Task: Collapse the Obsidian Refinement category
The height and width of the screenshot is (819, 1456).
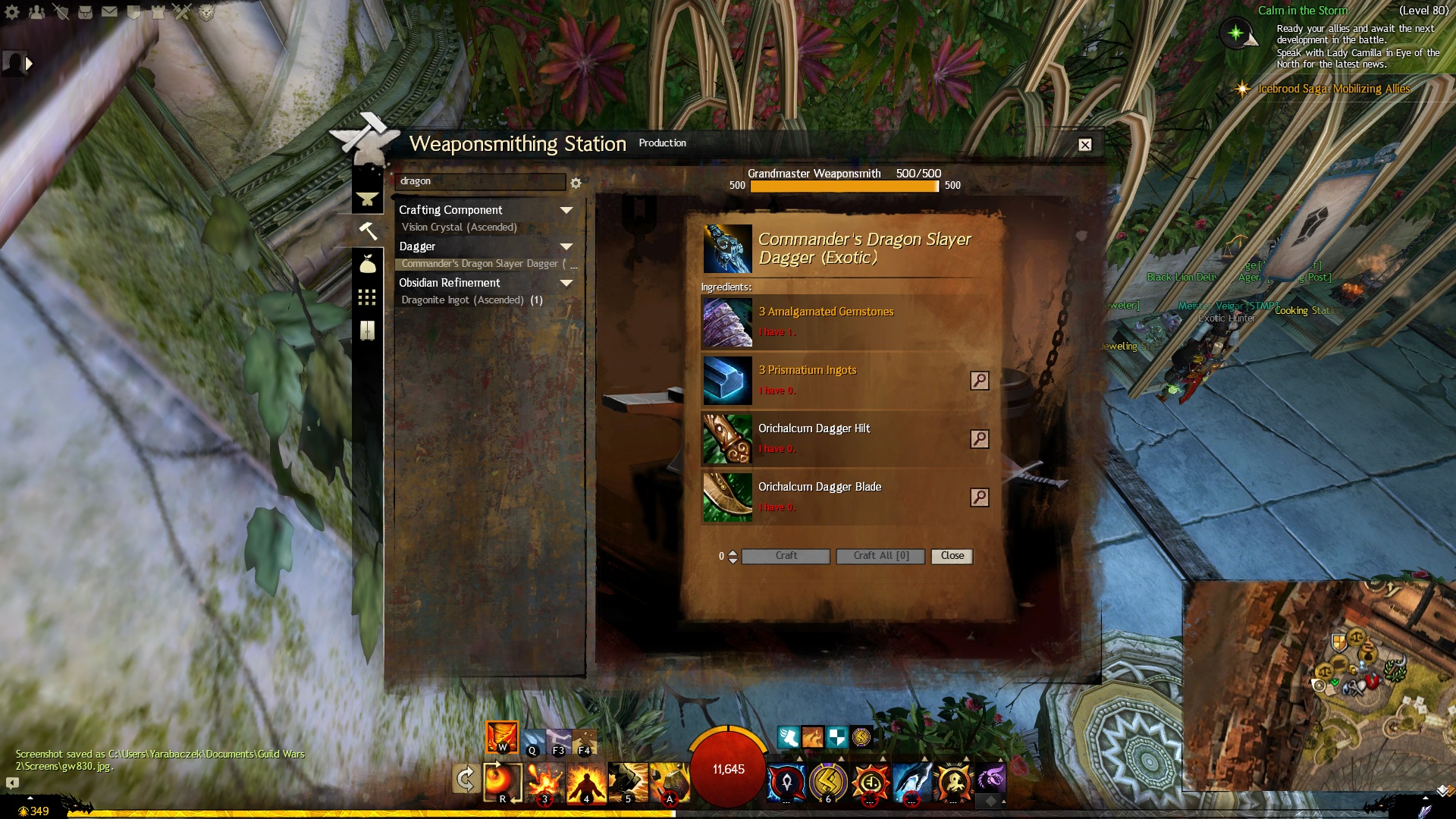Action: 566,283
